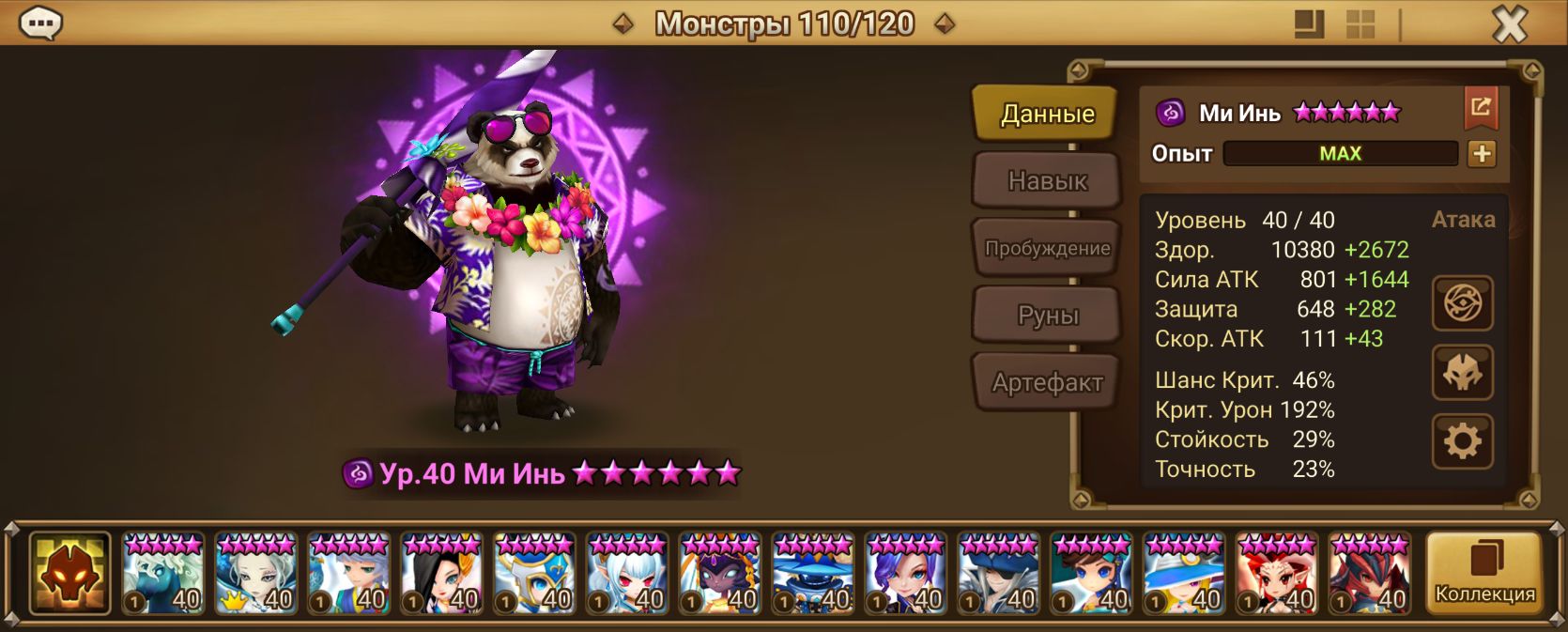Select the glowing orange mask icon in the monster bar
This screenshot has width=1568, height=632.
69,573
